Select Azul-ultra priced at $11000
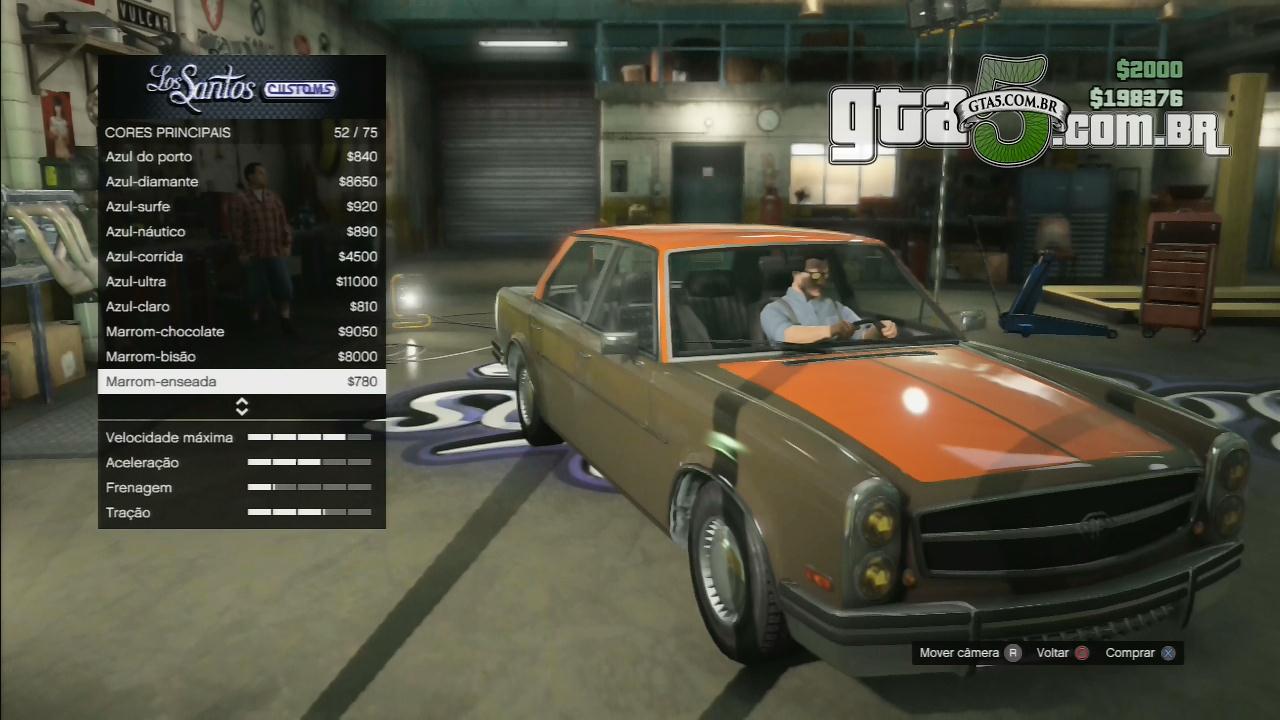The height and width of the screenshot is (720, 1280). (x=241, y=282)
